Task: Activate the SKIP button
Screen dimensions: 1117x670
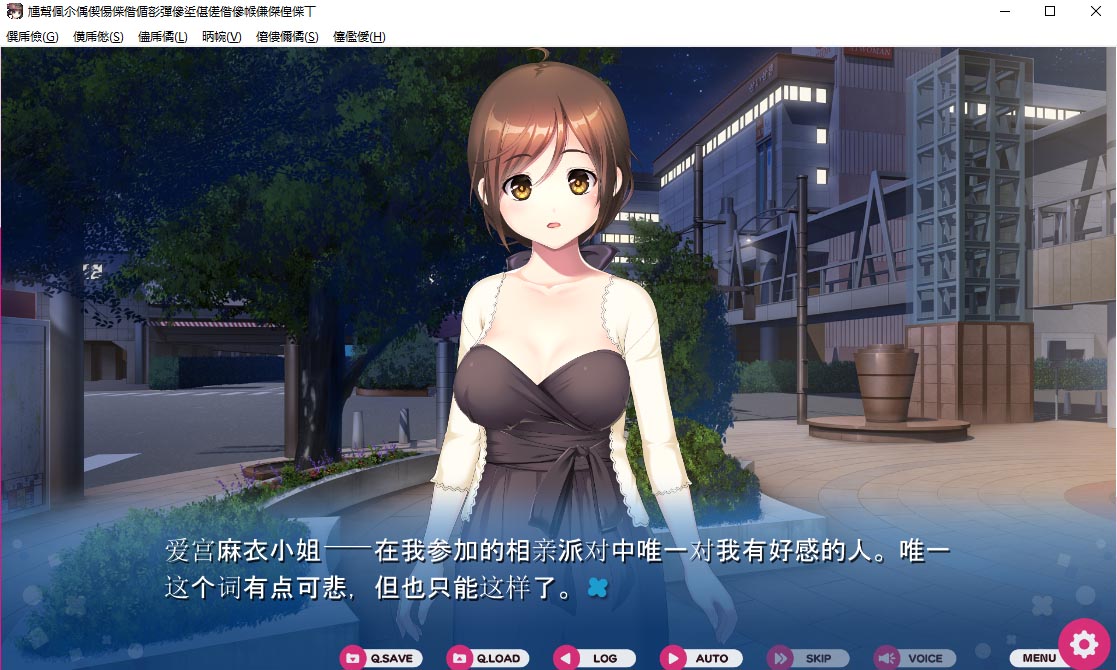Action: 807,658
